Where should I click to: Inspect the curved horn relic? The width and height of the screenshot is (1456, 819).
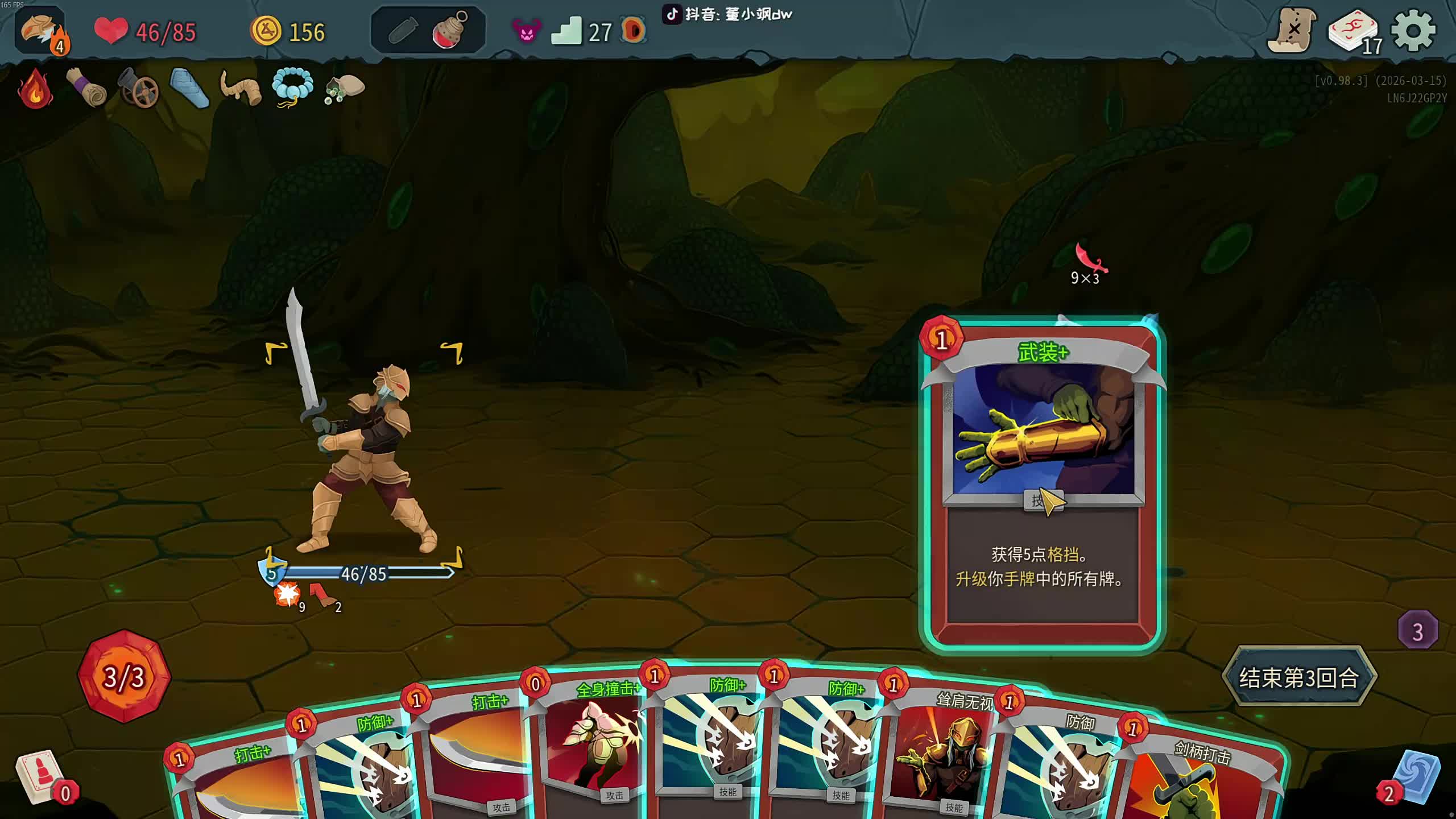point(240,89)
